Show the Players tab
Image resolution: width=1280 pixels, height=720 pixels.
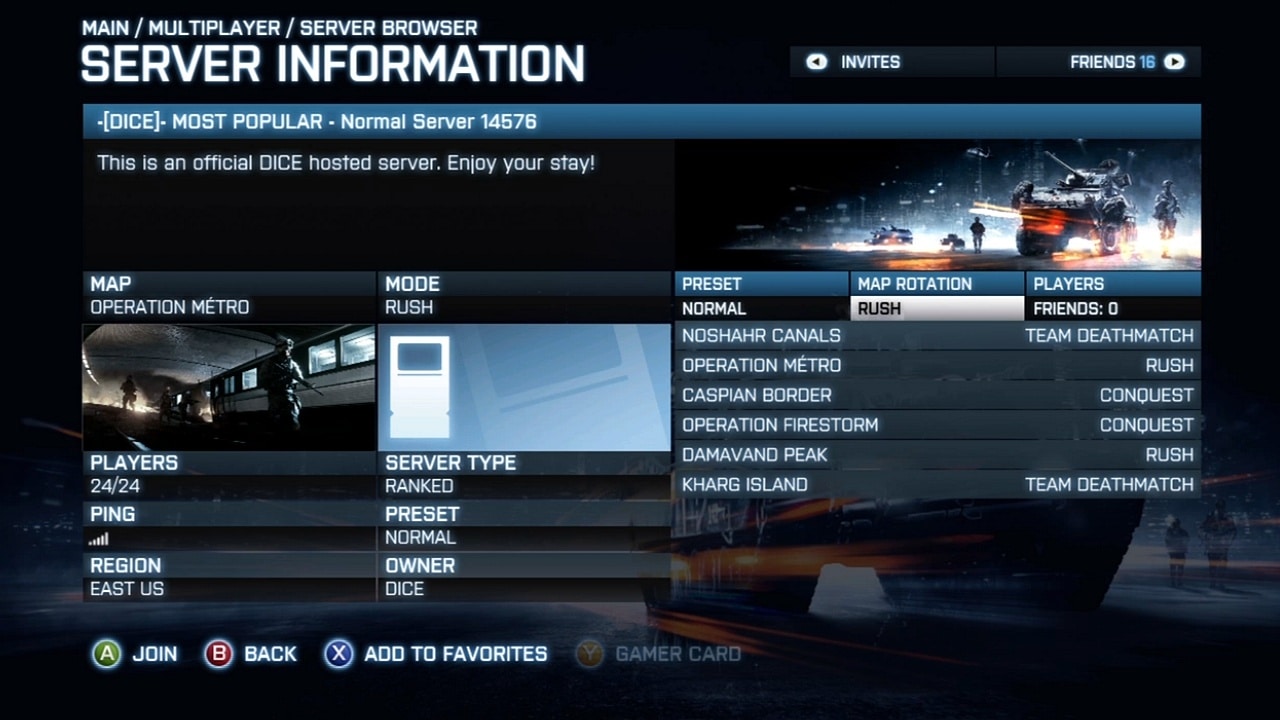click(1112, 284)
